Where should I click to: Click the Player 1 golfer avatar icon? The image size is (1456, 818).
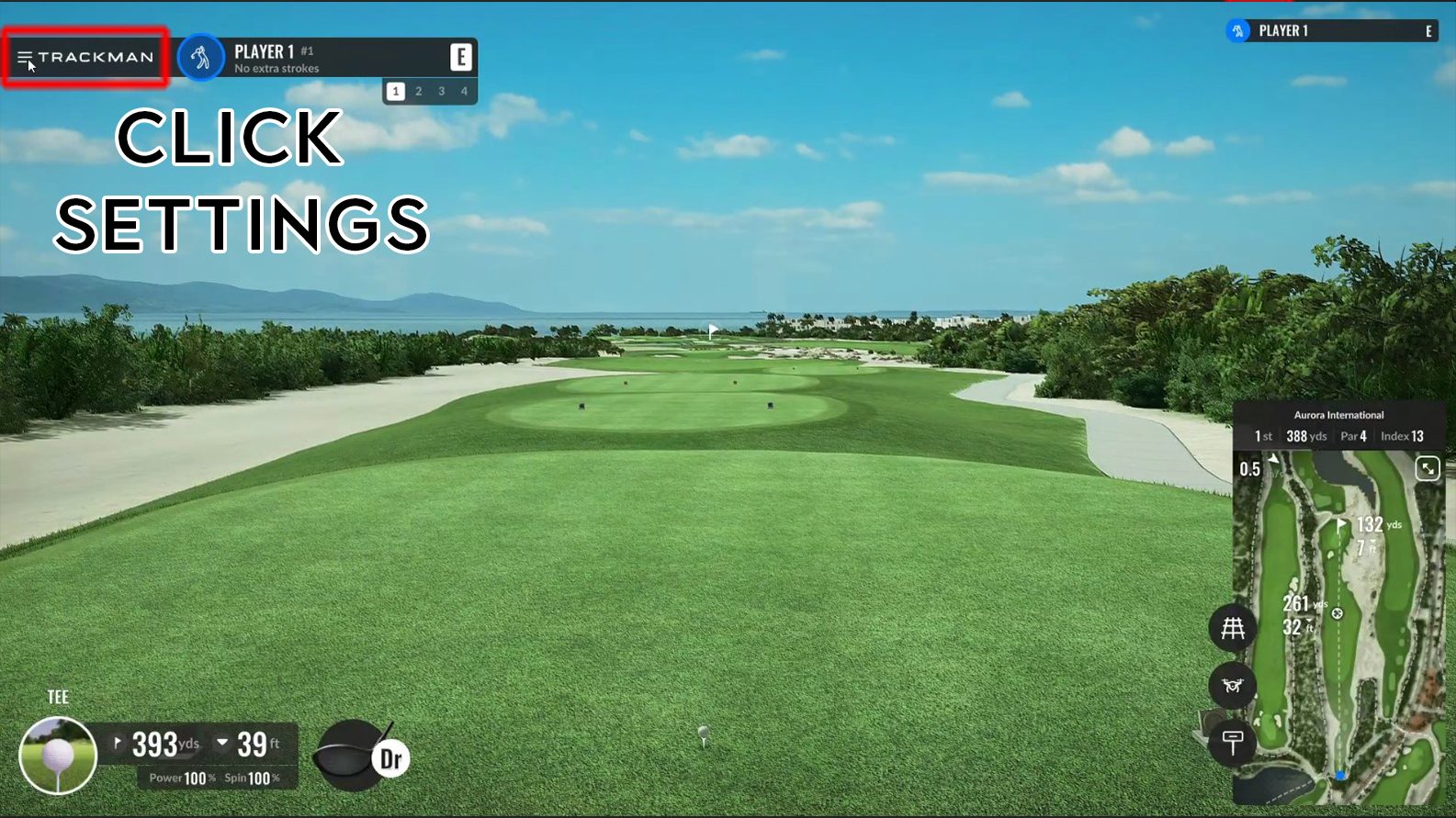[201, 57]
